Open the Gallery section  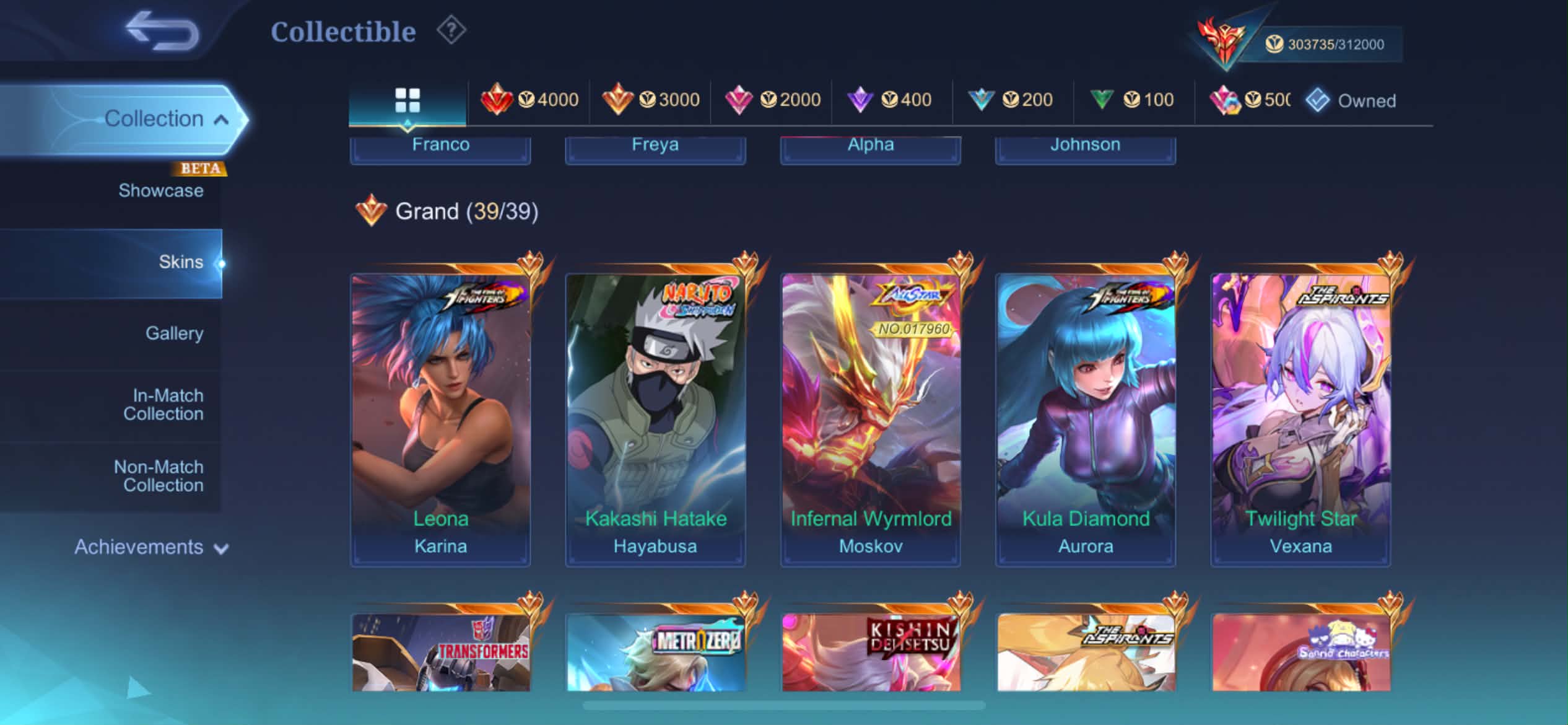coord(174,333)
